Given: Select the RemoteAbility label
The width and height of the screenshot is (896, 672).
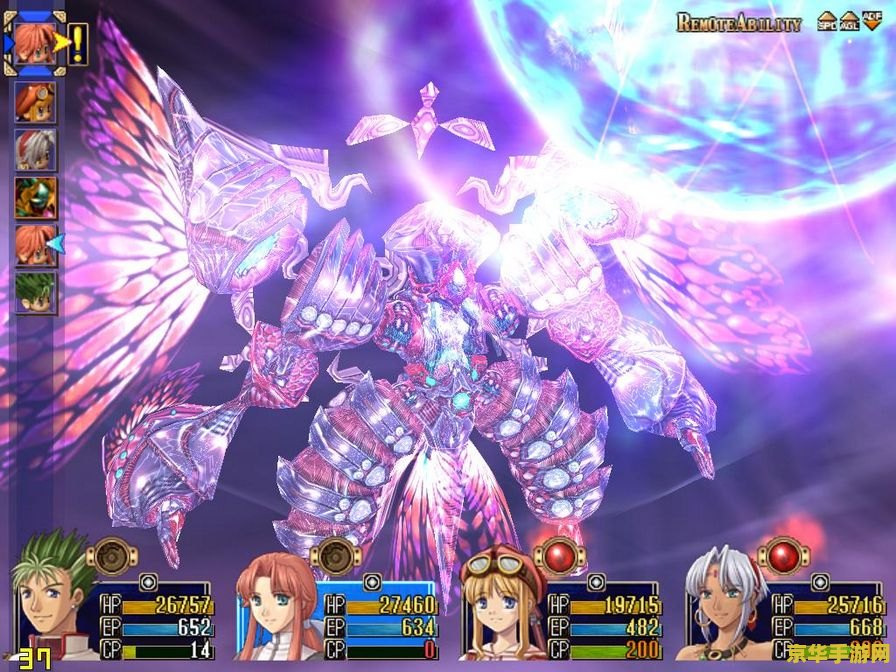Looking at the screenshot, I should [738, 23].
